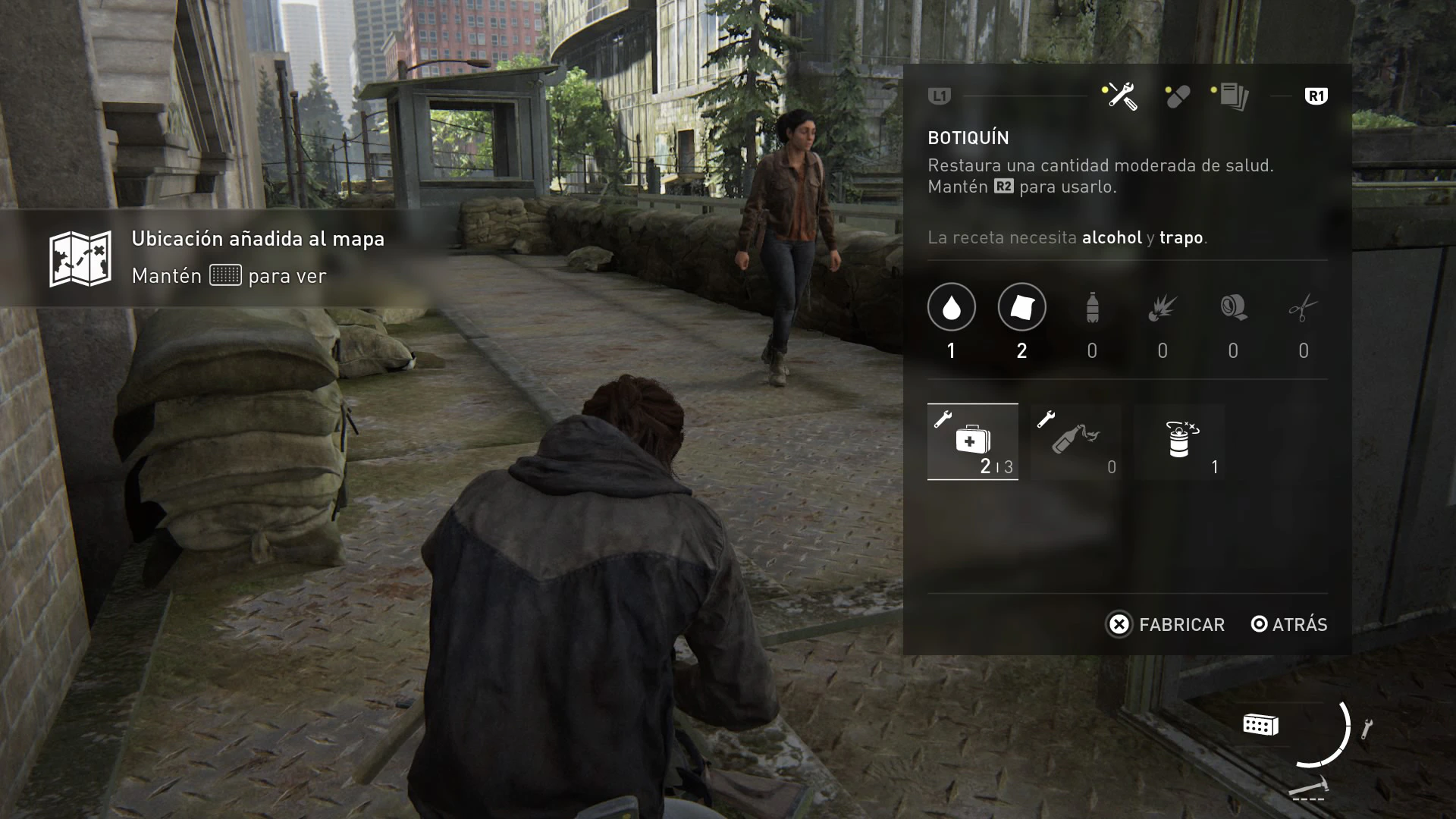The width and height of the screenshot is (1456, 819).
Task: Go back with the Atrás button
Action: click(1289, 624)
